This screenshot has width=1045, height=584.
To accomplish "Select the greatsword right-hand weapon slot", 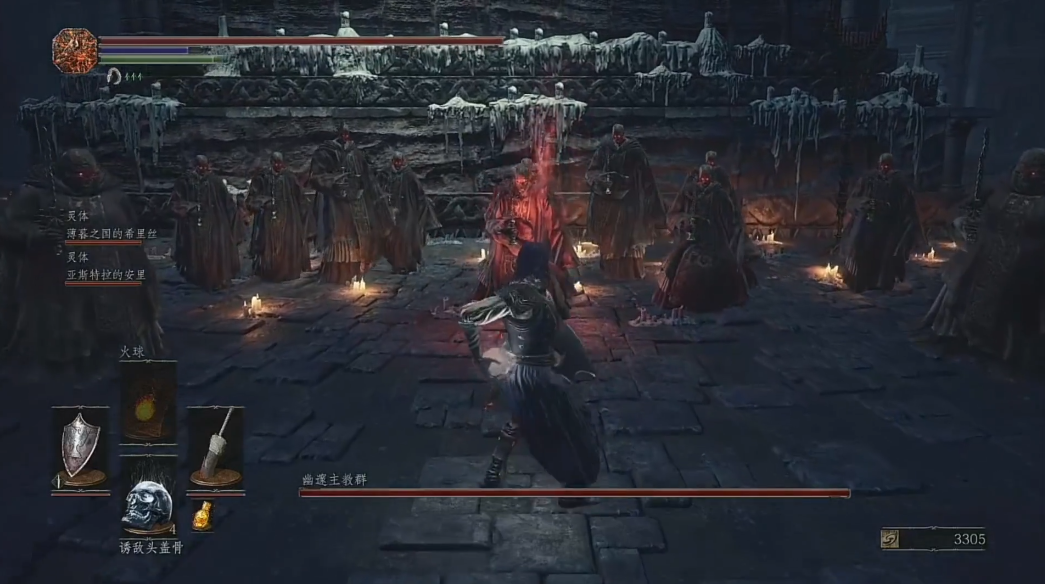I will 215,447.
